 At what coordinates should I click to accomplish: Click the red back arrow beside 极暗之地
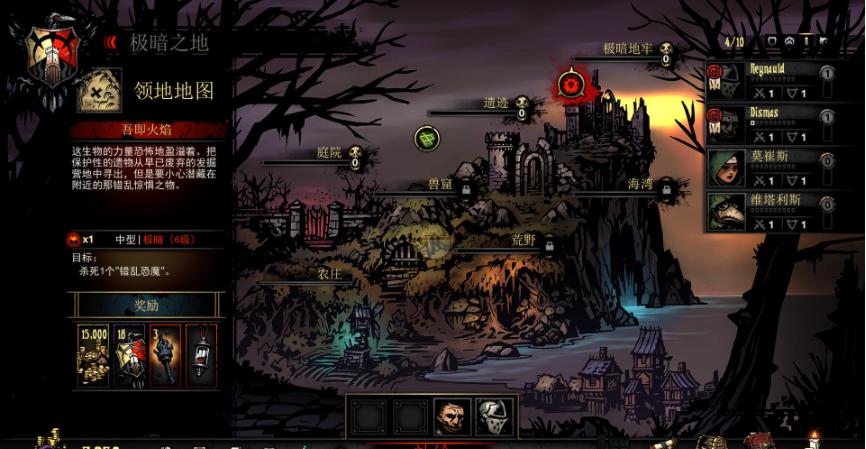(111, 43)
